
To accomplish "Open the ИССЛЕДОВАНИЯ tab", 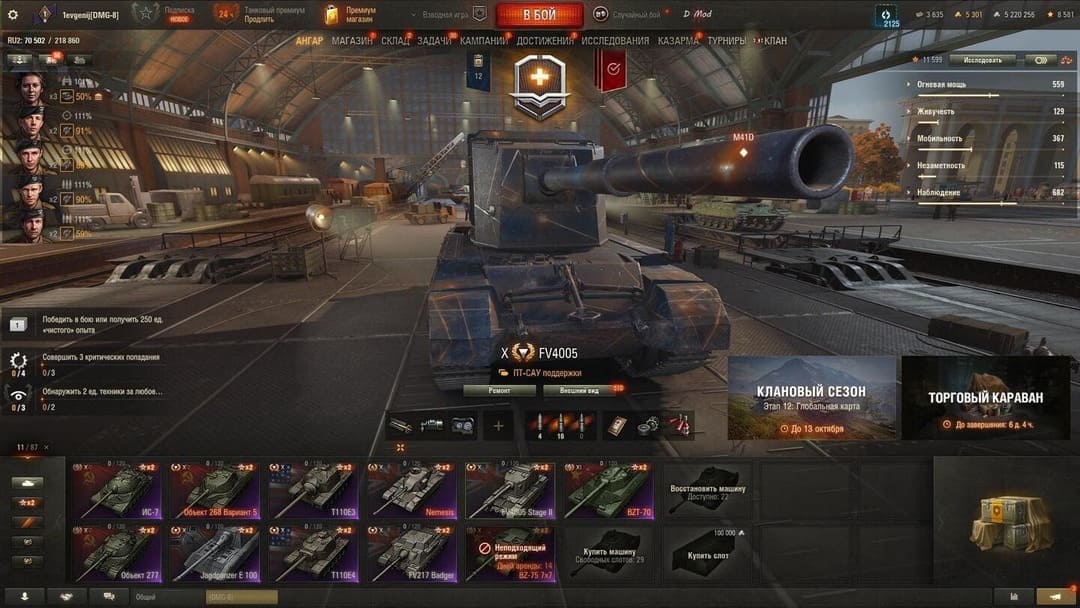I will 614,41.
